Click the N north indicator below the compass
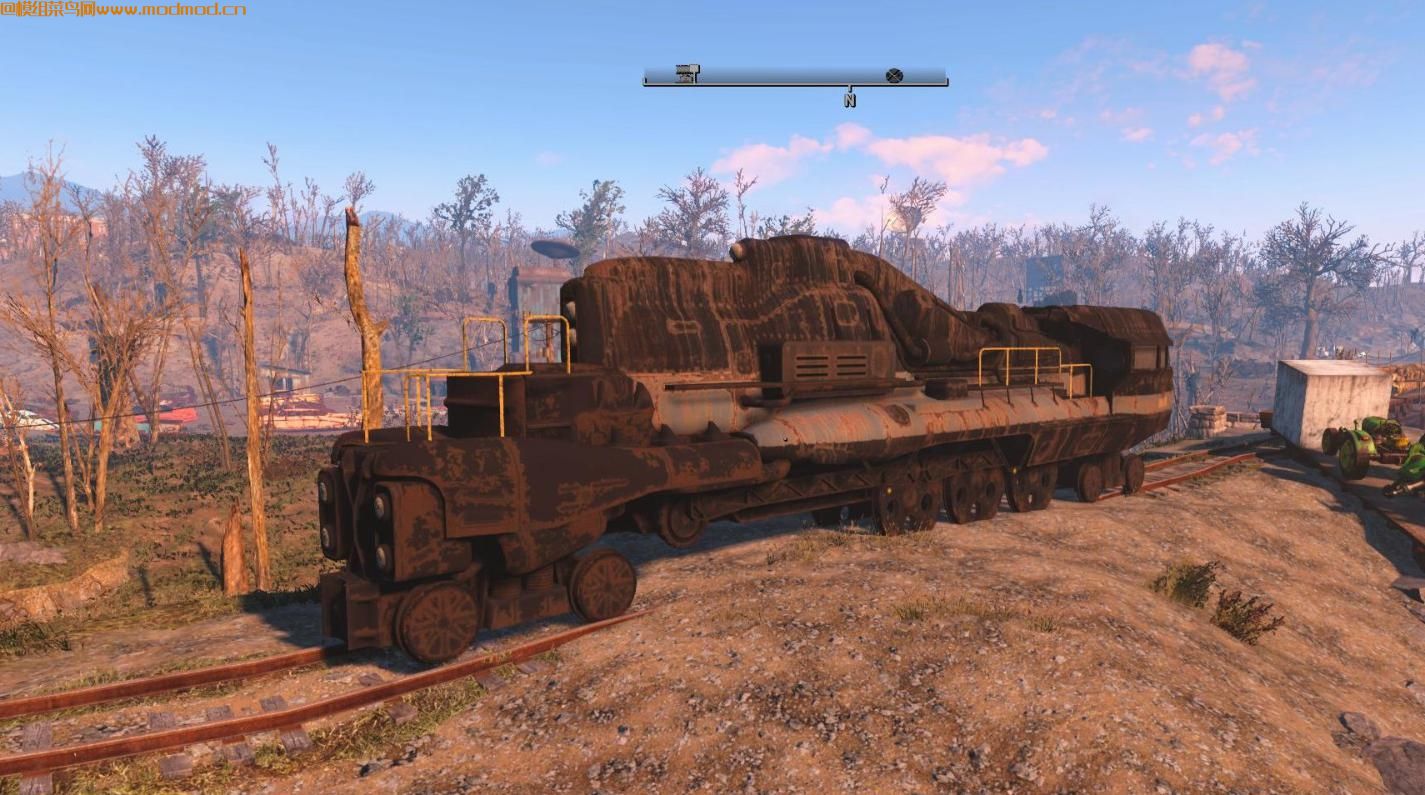Viewport: 1425px width, 795px height. click(849, 100)
